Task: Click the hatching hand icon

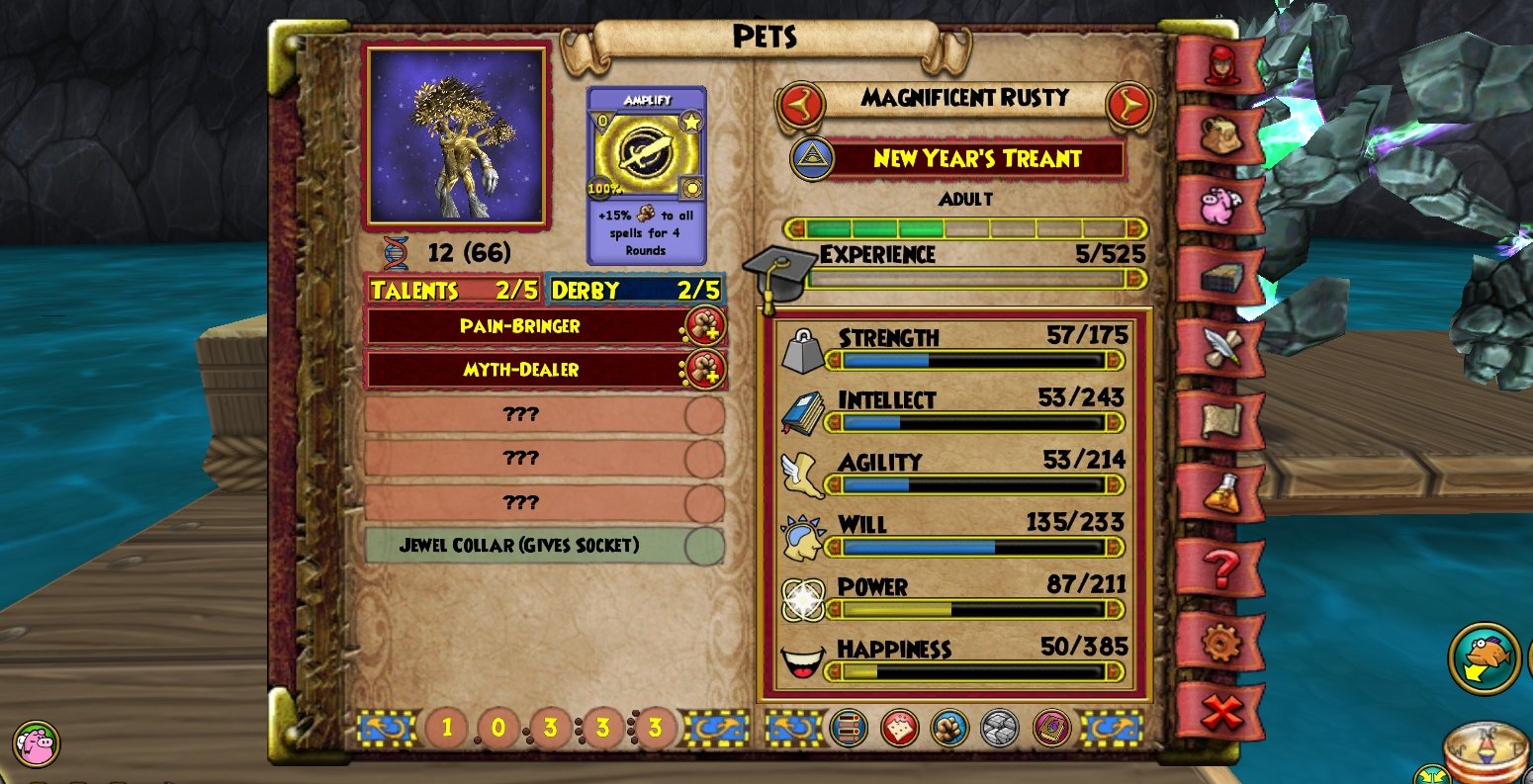Action: [x=948, y=727]
